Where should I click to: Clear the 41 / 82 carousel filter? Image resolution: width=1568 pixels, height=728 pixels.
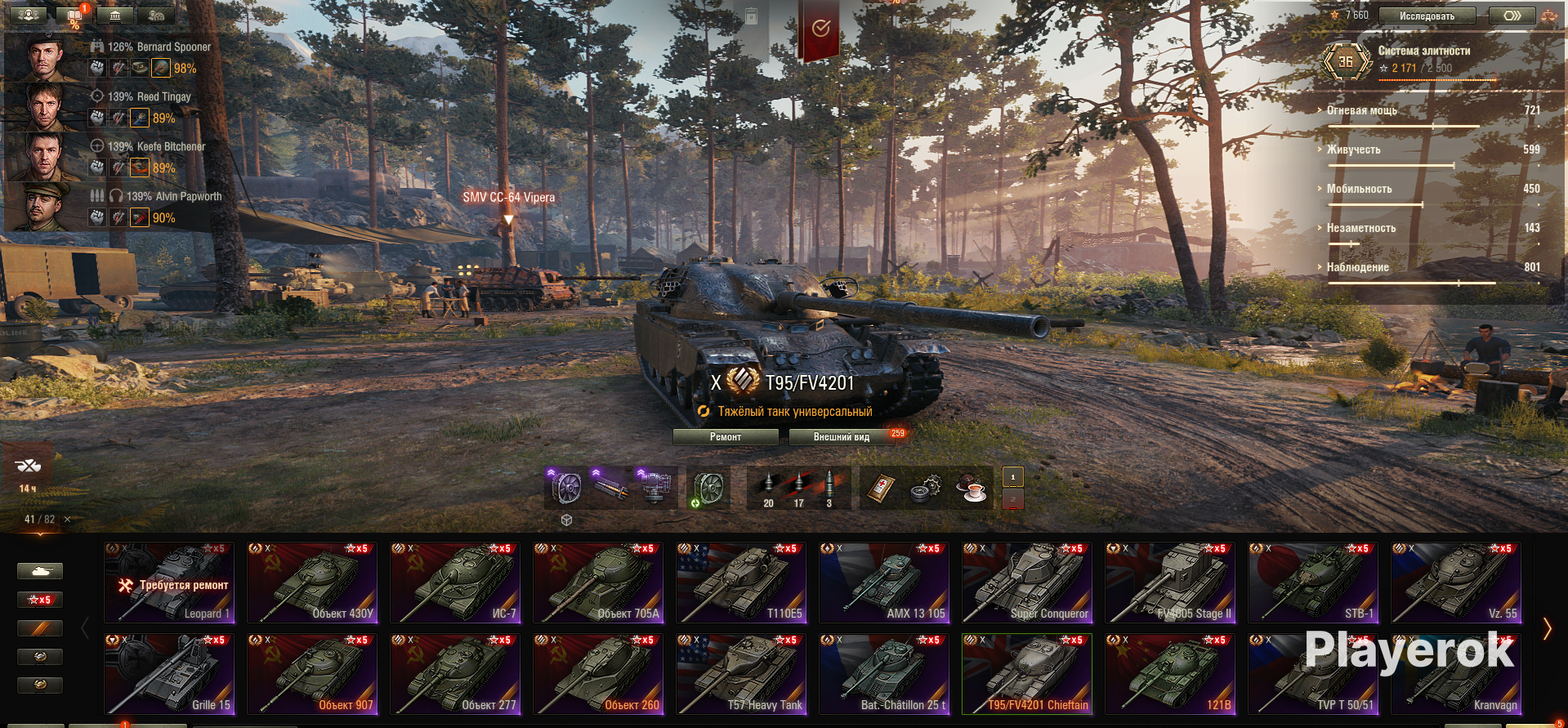[67, 520]
